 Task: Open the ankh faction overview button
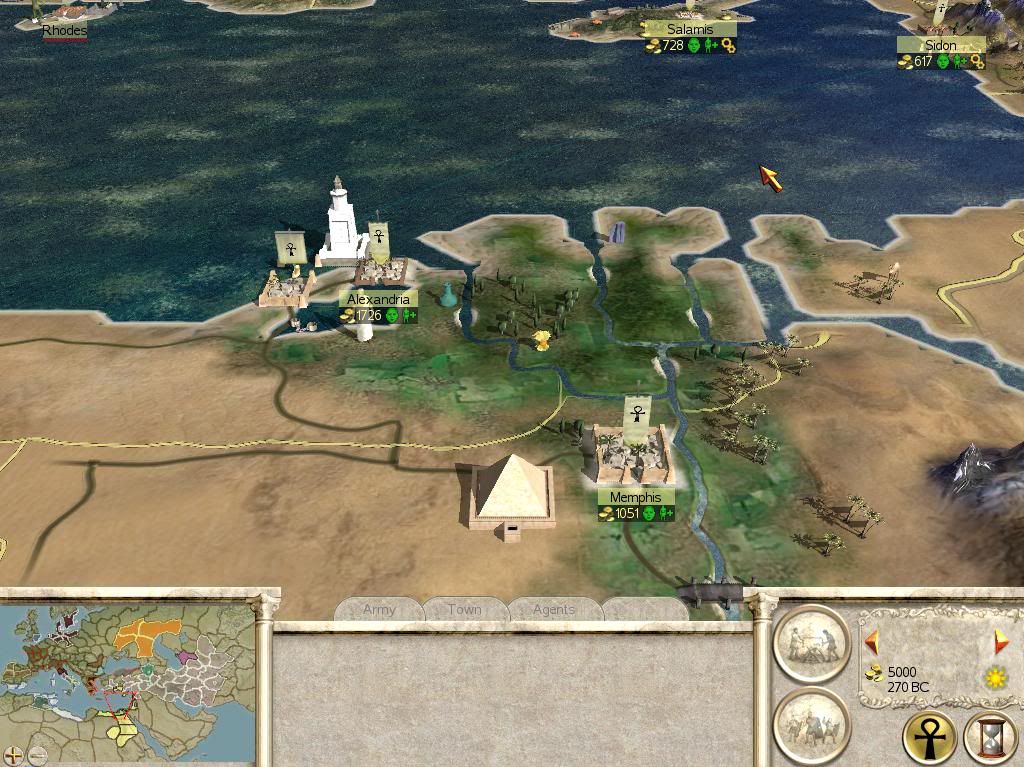[x=929, y=738]
